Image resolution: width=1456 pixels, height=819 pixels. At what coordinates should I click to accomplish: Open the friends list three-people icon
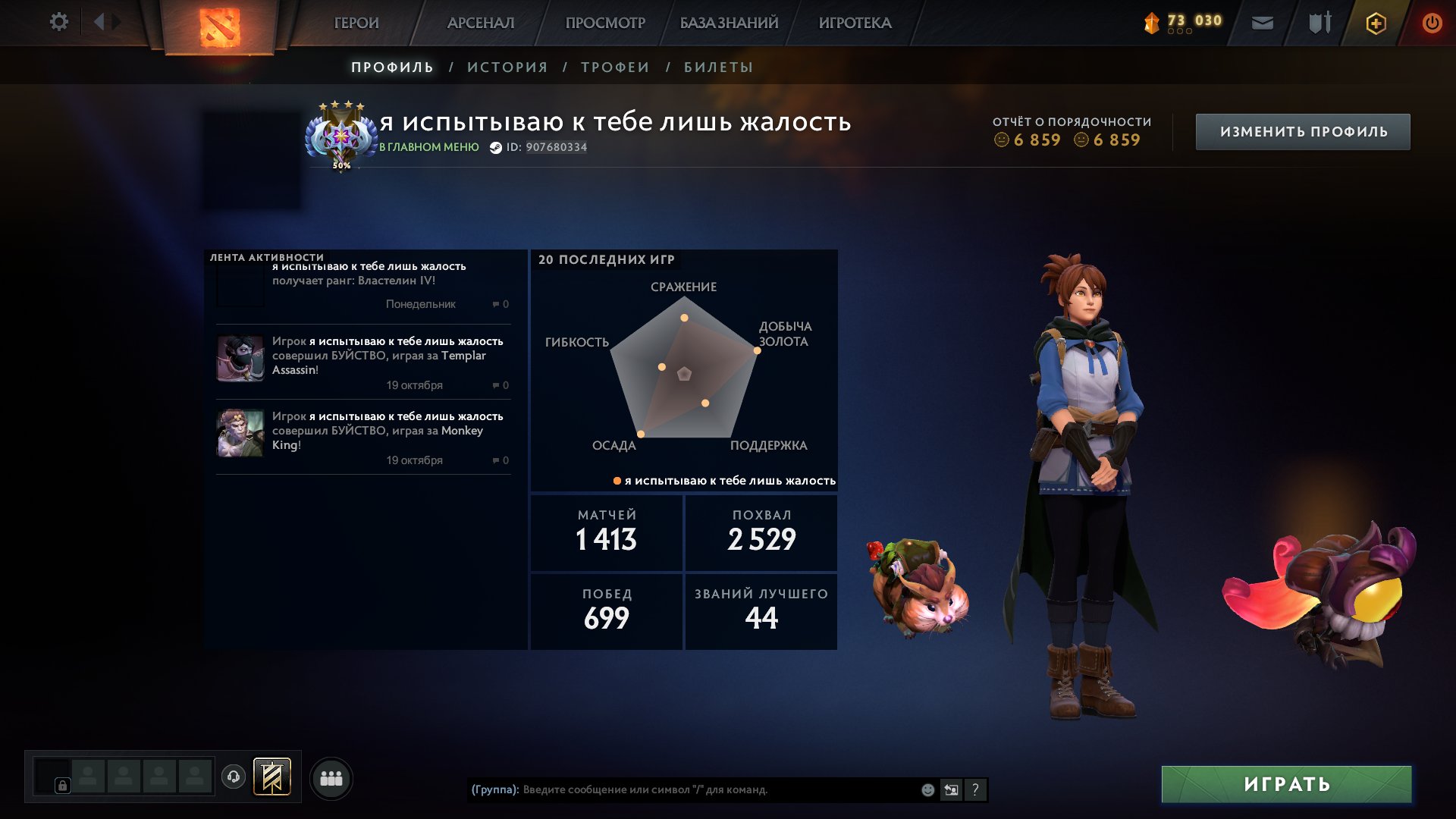331,777
